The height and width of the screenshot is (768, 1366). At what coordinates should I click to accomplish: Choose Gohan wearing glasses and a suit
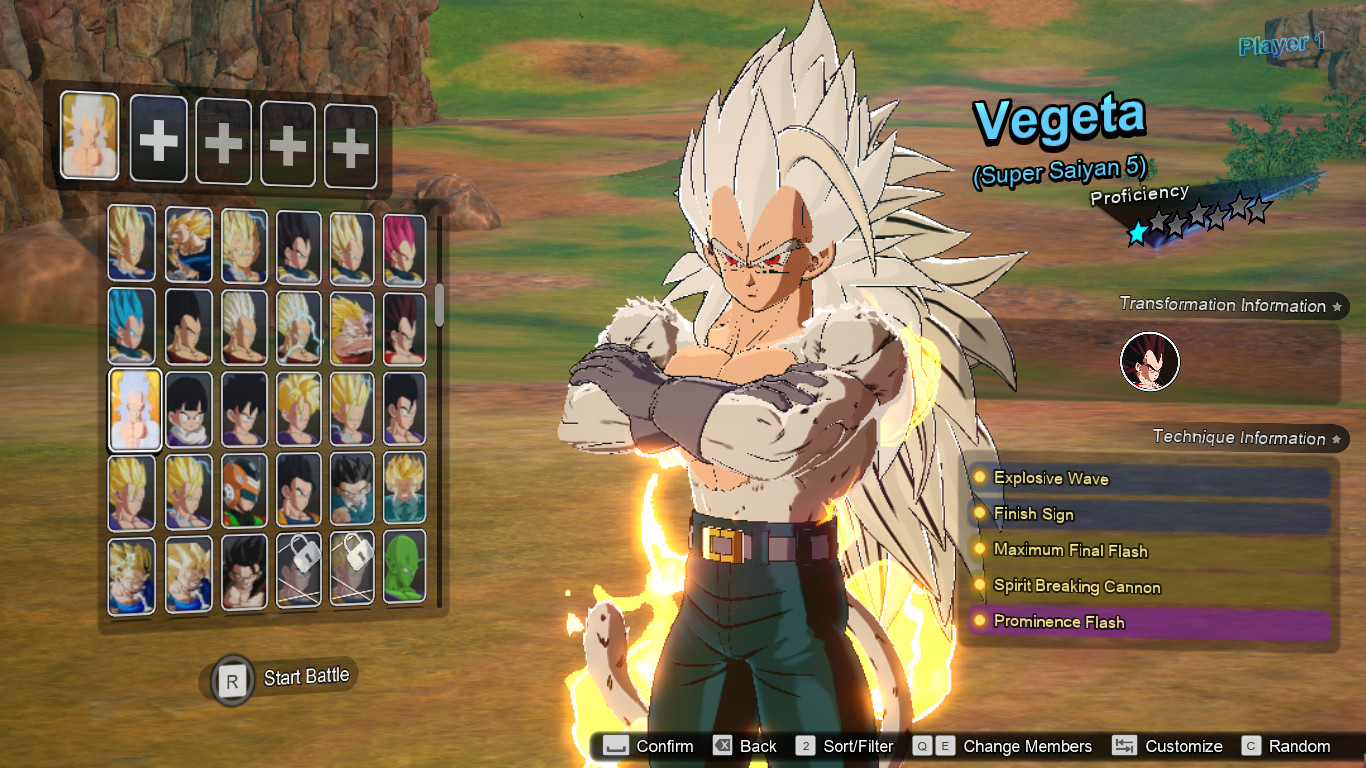352,489
